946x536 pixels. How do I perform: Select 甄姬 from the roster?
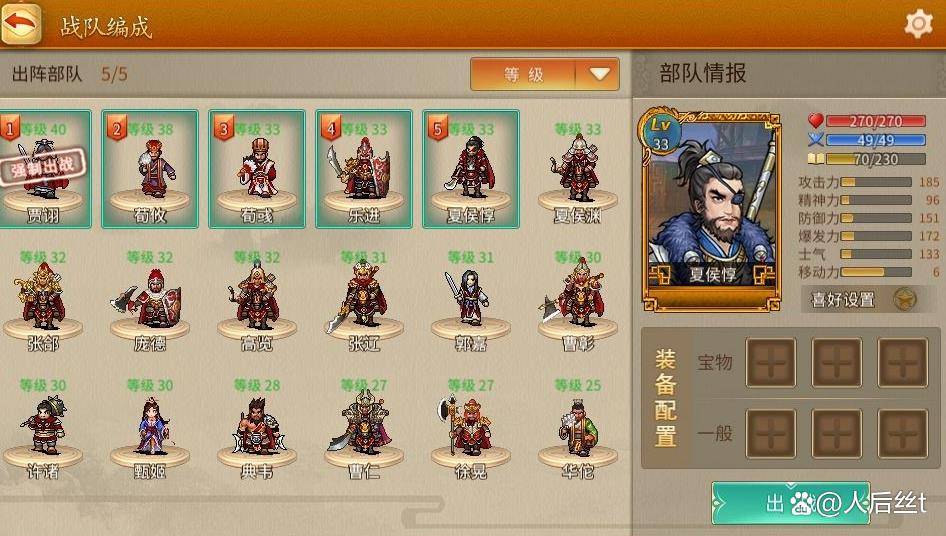[x=150, y=428]
